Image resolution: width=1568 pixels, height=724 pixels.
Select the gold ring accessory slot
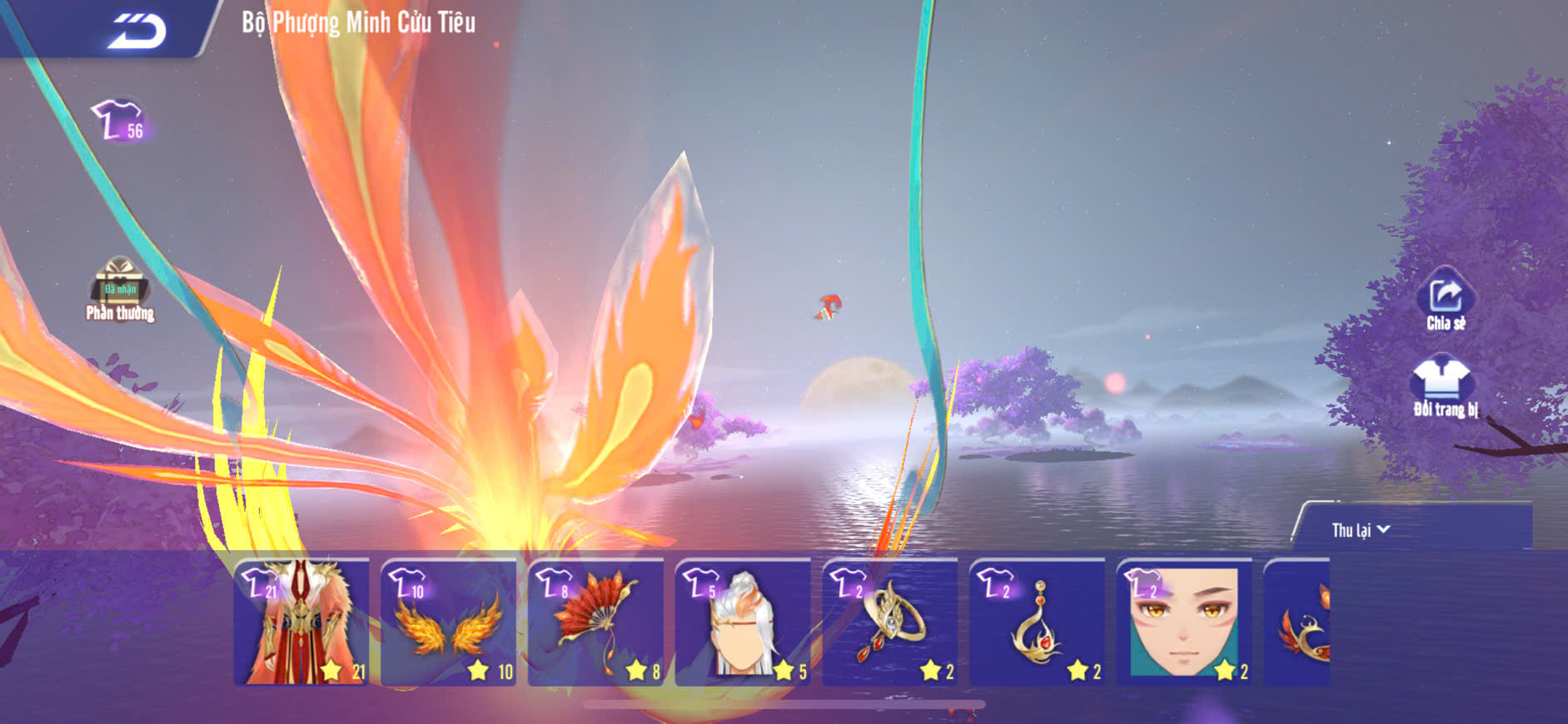point(890,622)
